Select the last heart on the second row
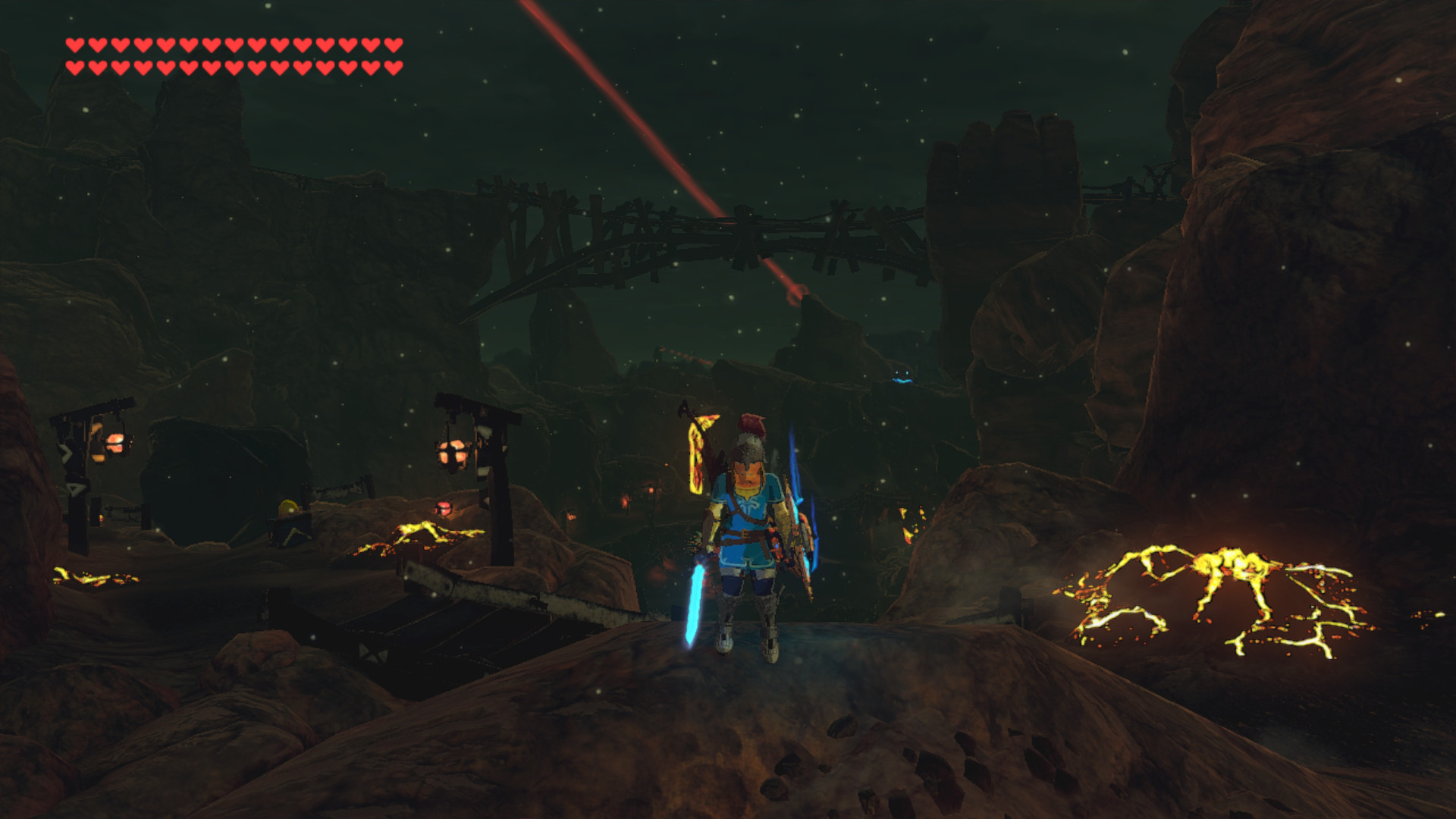1456x819 pixels. click(394, 66)
